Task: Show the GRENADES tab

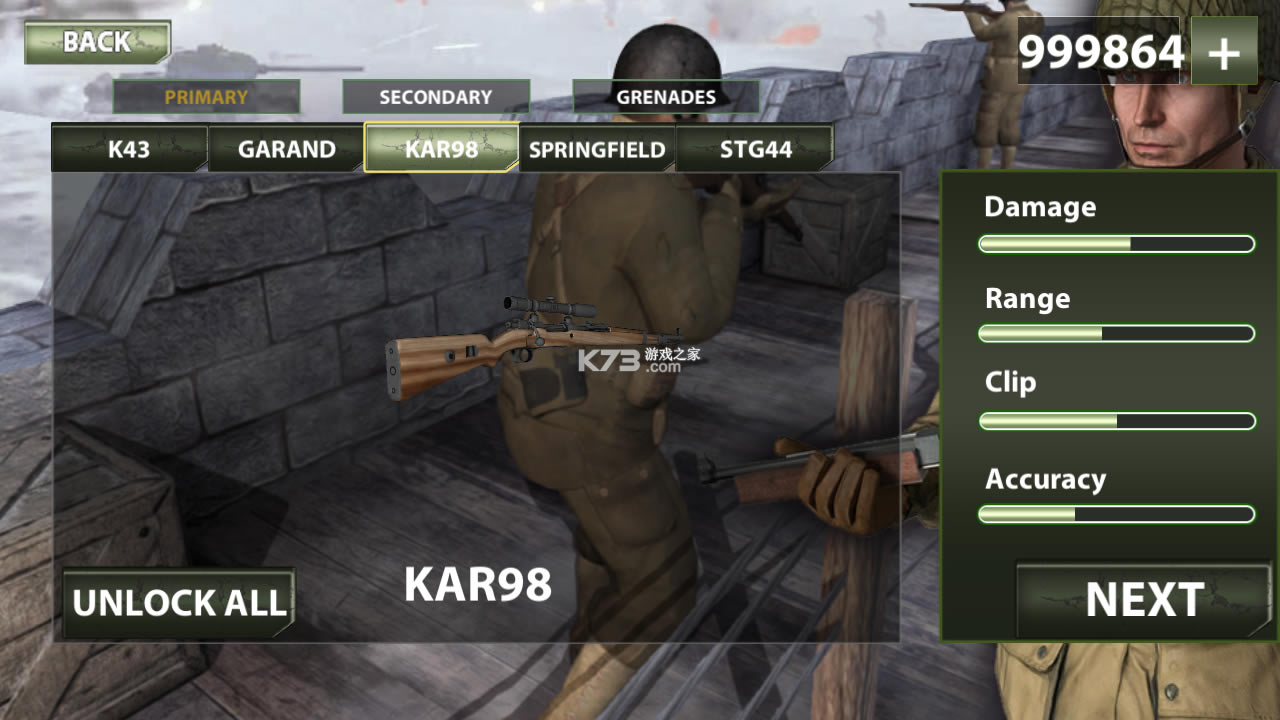Action: (666, 97)
